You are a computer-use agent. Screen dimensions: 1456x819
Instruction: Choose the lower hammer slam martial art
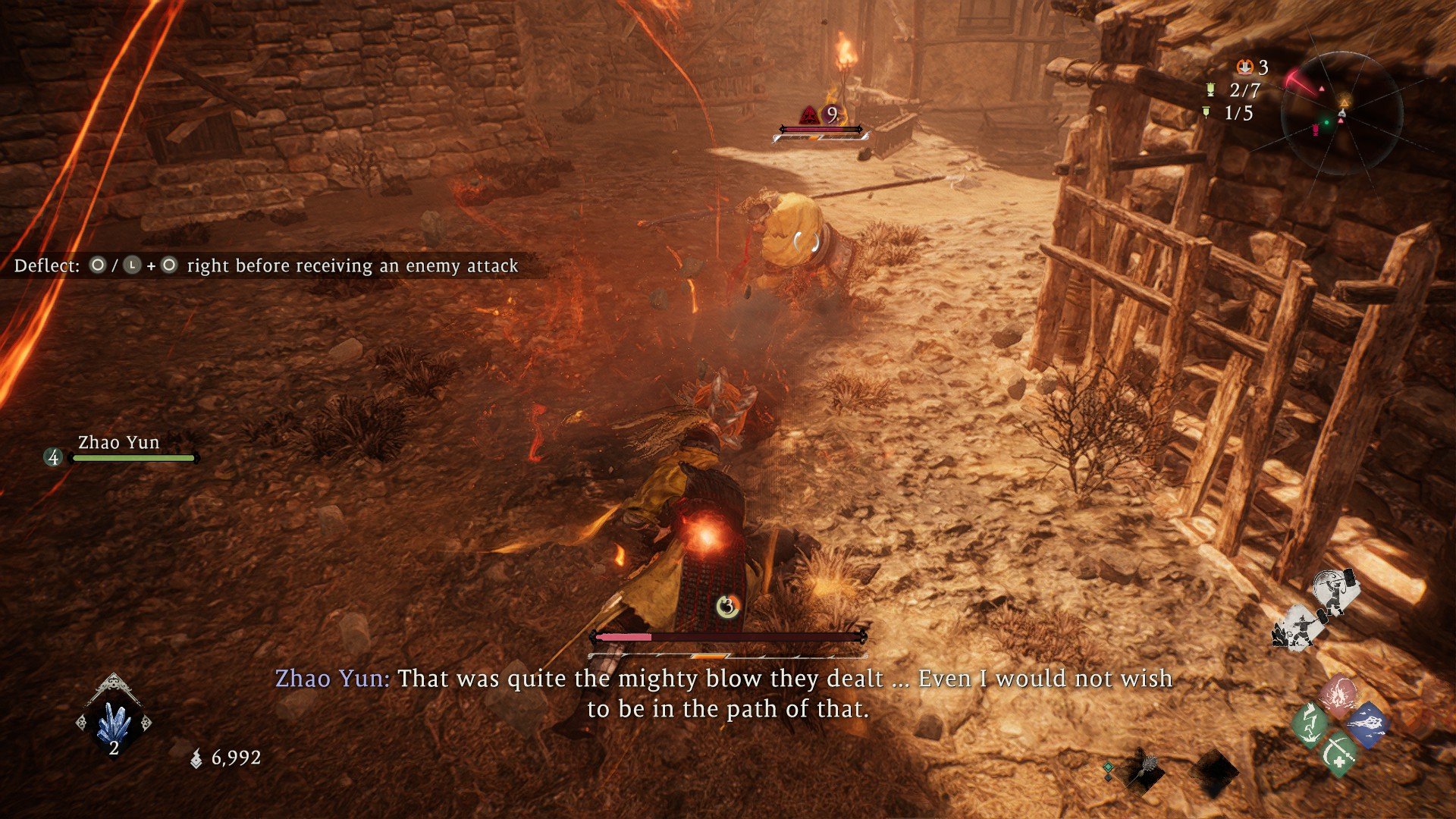[1299, 628]
